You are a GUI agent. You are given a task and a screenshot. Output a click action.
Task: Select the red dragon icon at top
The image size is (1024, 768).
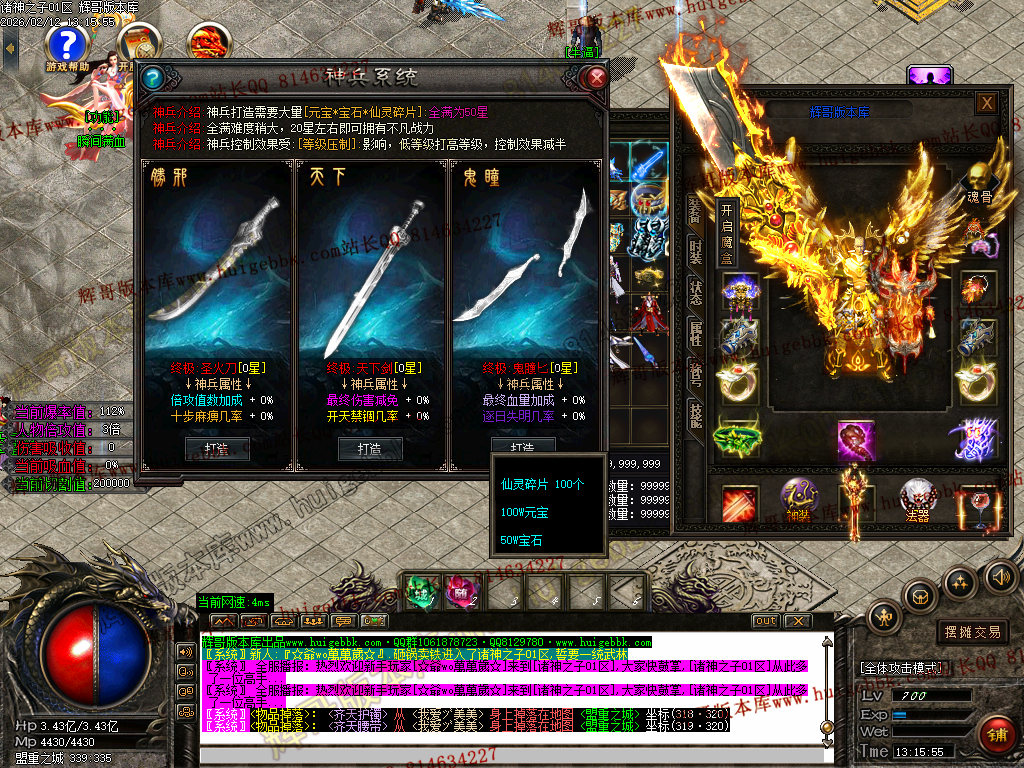click(208, 43)
